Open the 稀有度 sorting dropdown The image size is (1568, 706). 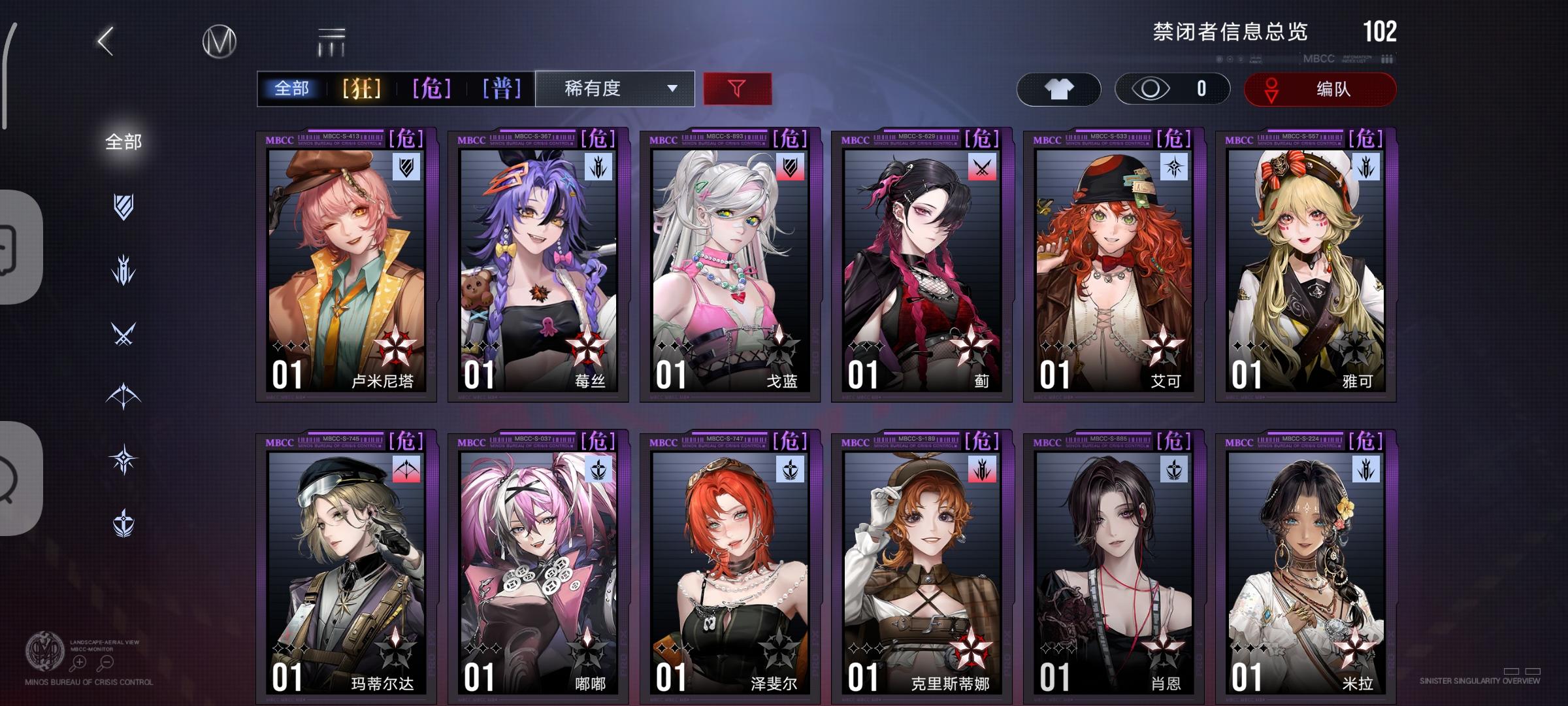point(614,89)
